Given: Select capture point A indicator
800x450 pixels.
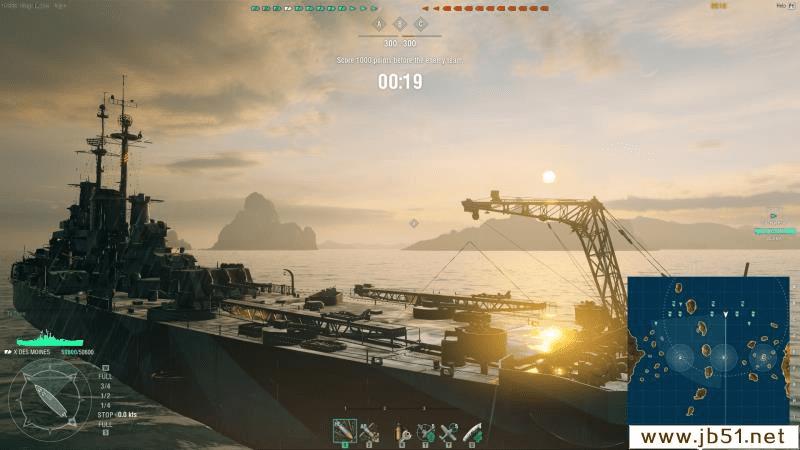Looking at the screenshot, I should coord(378,24).
